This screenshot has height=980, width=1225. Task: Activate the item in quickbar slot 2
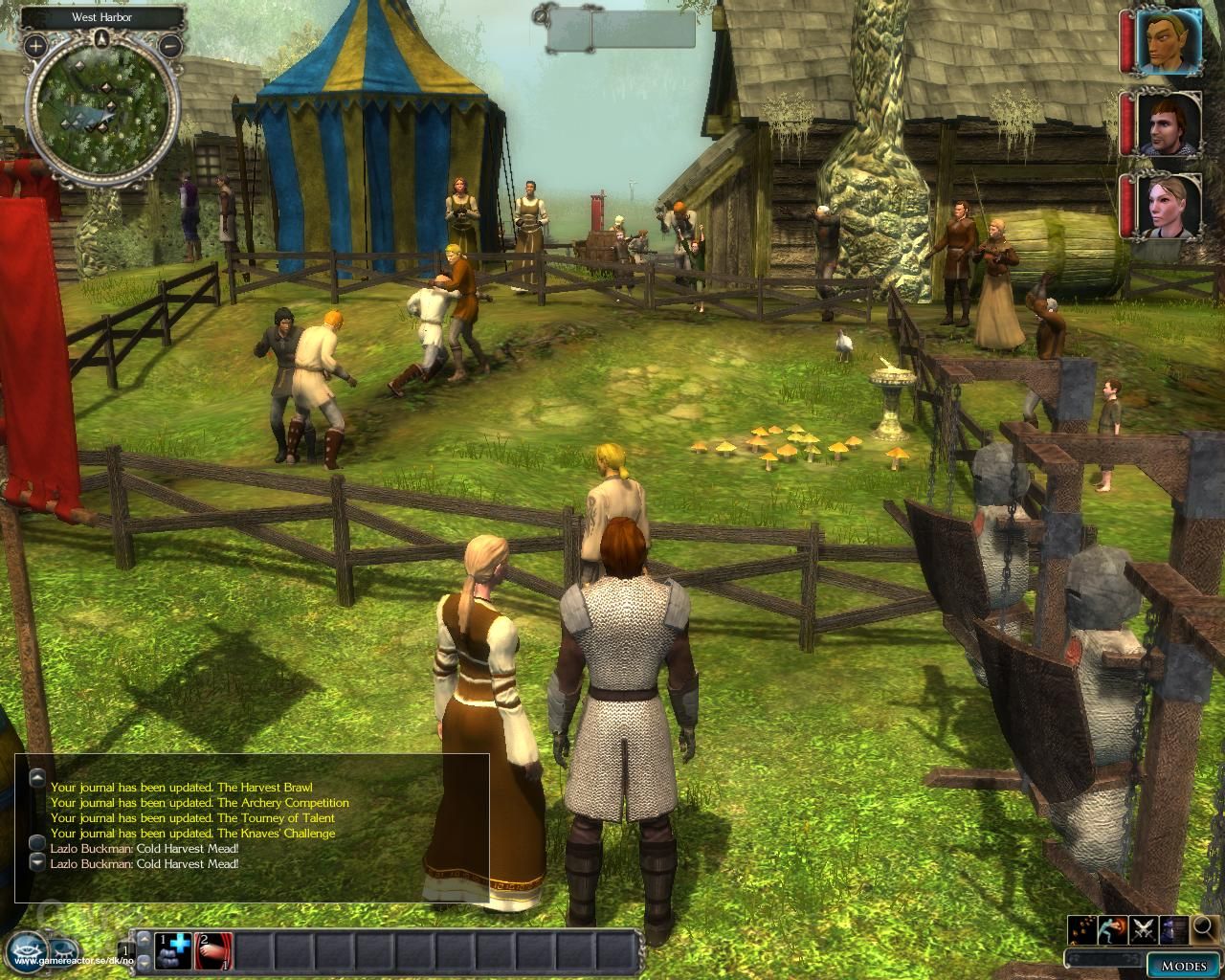pos(214,950)
